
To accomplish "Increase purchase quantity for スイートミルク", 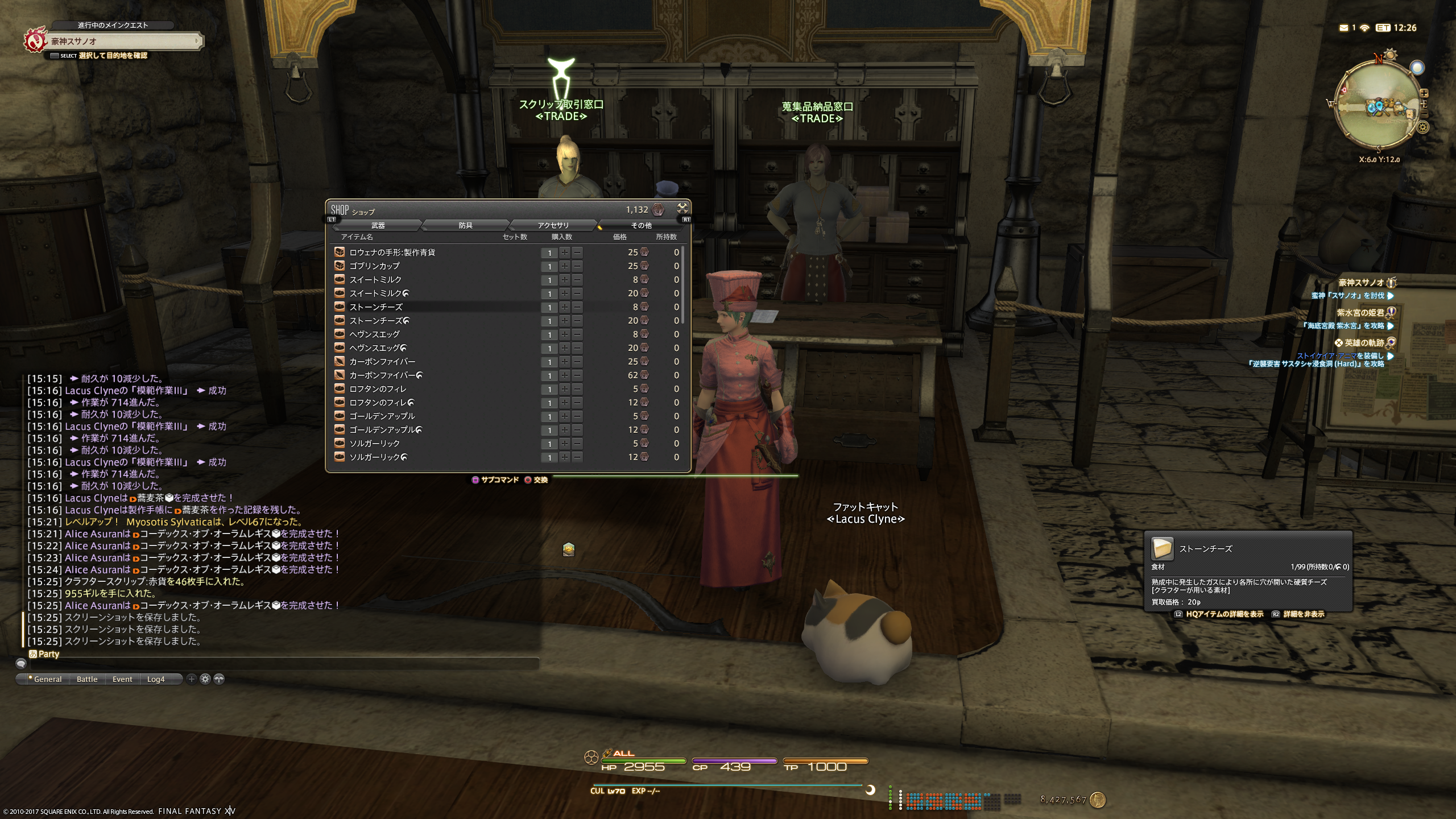I will coord(564,280).
